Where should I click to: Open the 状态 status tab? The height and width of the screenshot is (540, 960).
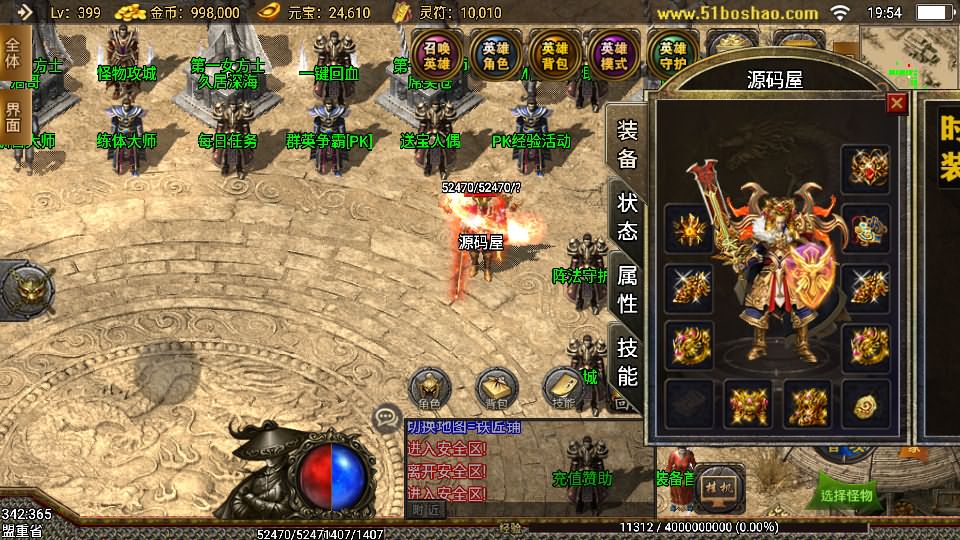point(627,216)
